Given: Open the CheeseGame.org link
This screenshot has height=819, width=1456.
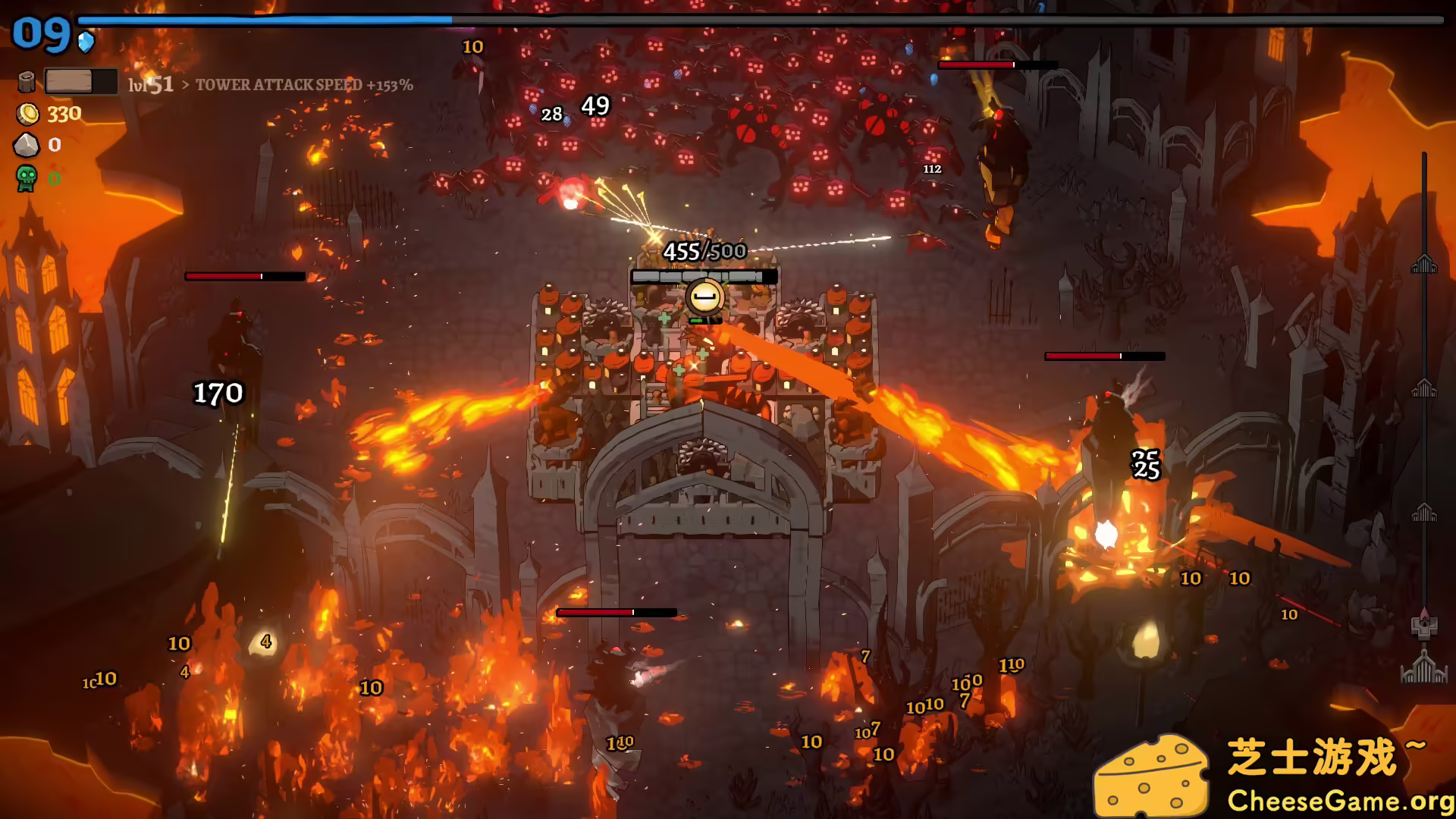Looking at the screenshot, I should [1343, 799].
